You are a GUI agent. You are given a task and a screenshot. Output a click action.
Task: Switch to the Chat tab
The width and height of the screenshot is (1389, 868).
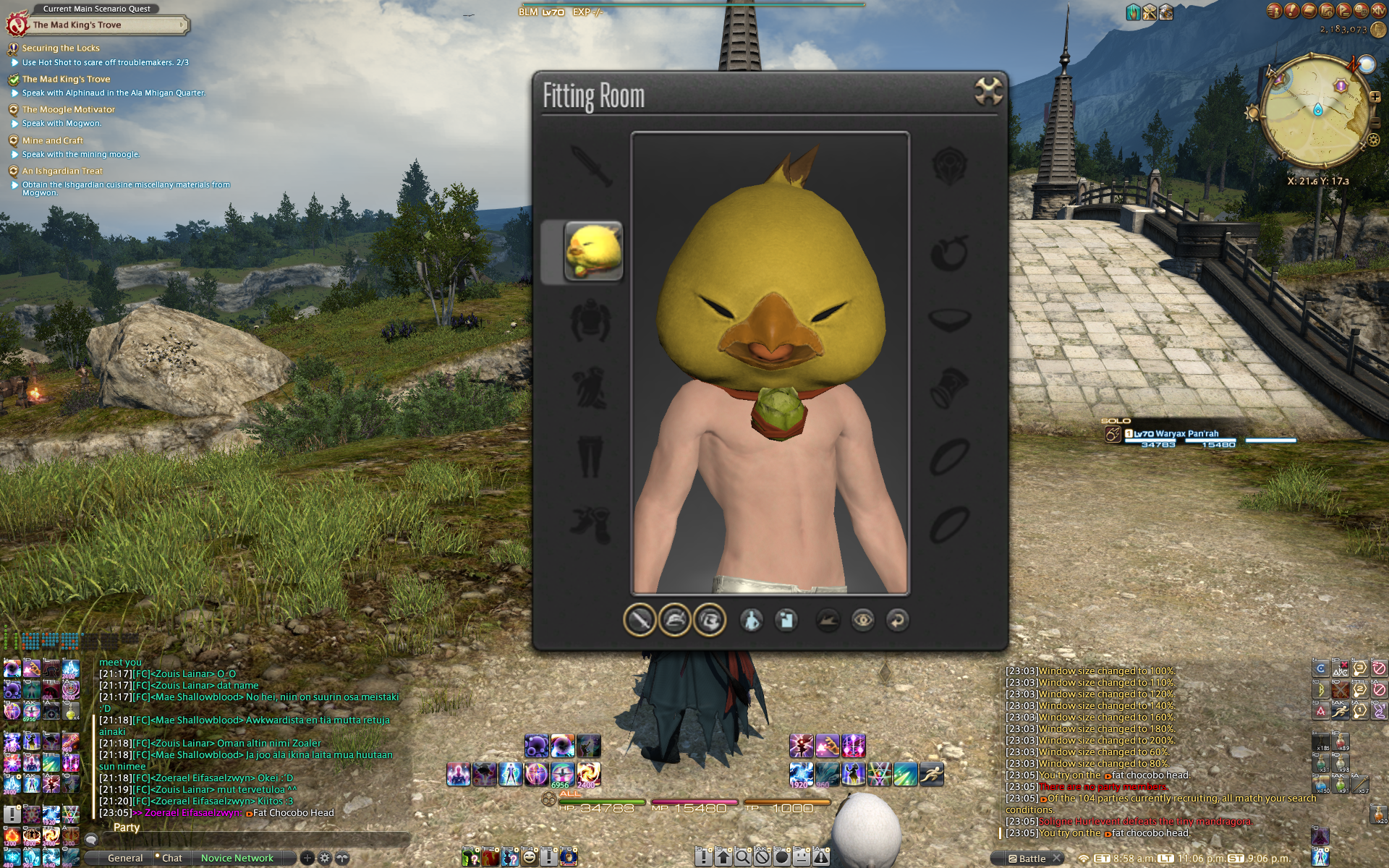coord(171,858)
